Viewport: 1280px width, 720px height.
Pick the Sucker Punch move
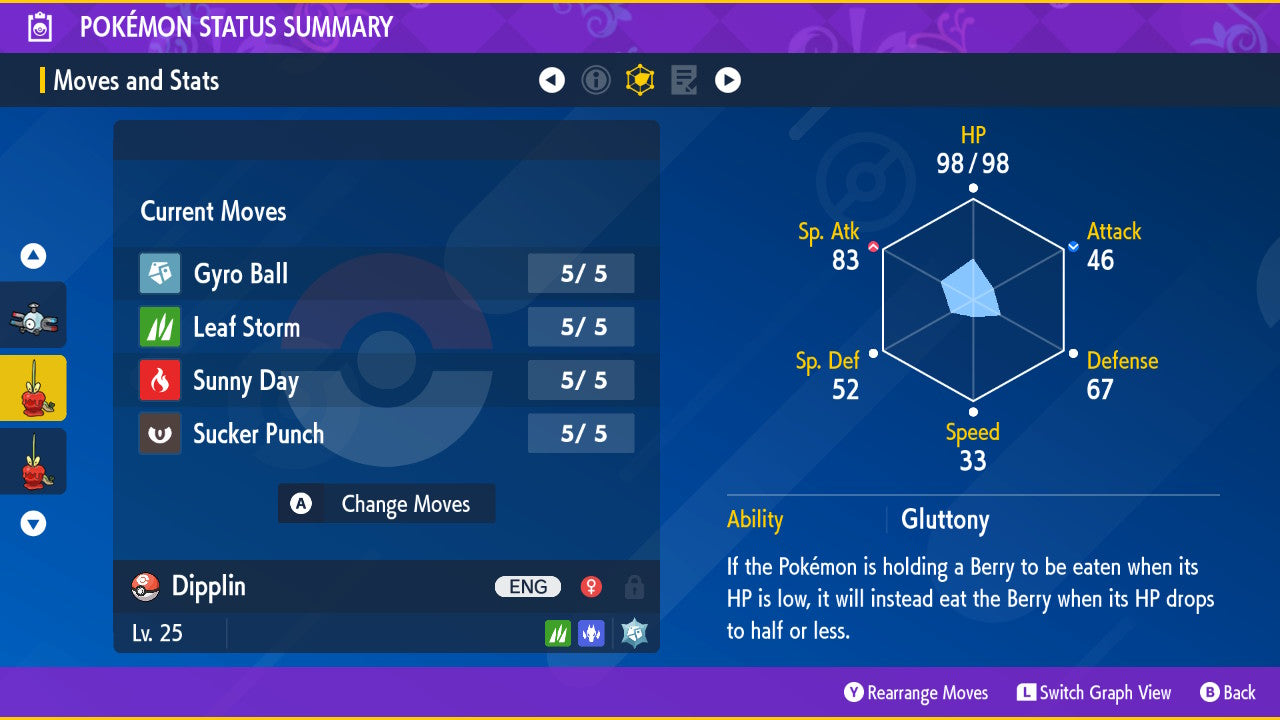click(x=386, y=434)
